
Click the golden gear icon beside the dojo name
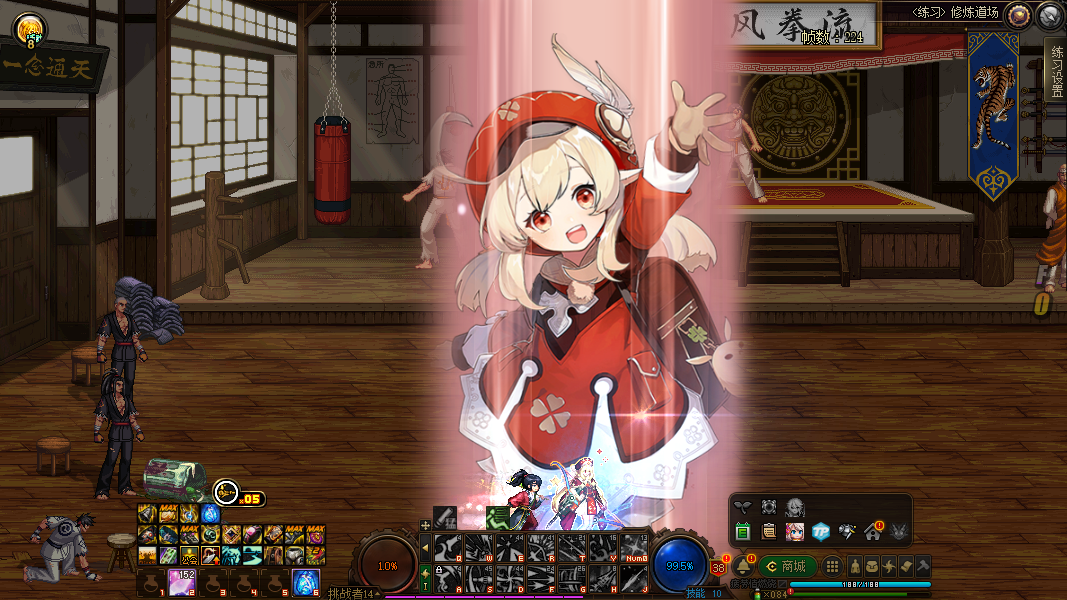(x=1018, y=15)
